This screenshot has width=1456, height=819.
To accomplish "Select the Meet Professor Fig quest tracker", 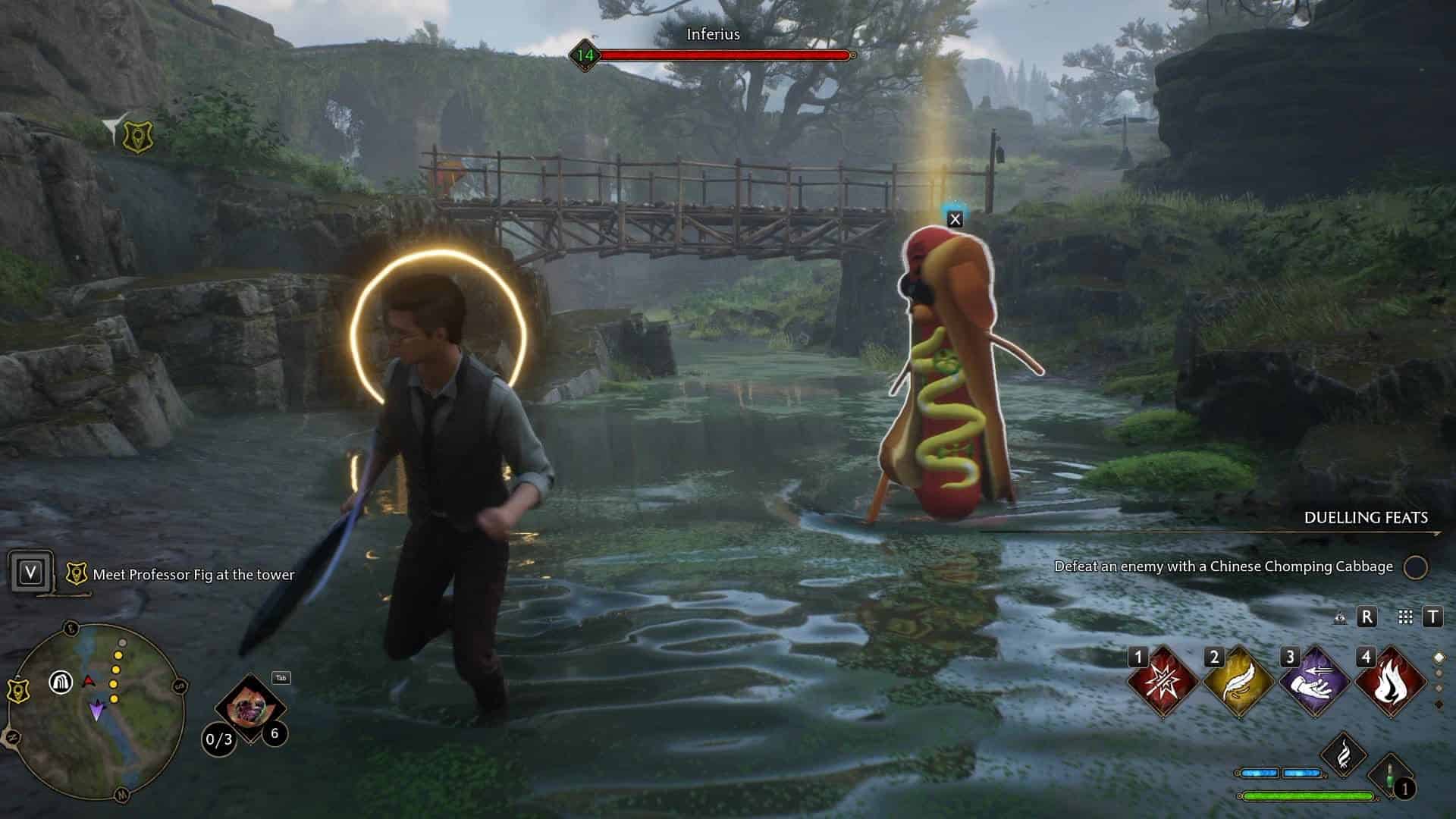I will coord(193,575).
